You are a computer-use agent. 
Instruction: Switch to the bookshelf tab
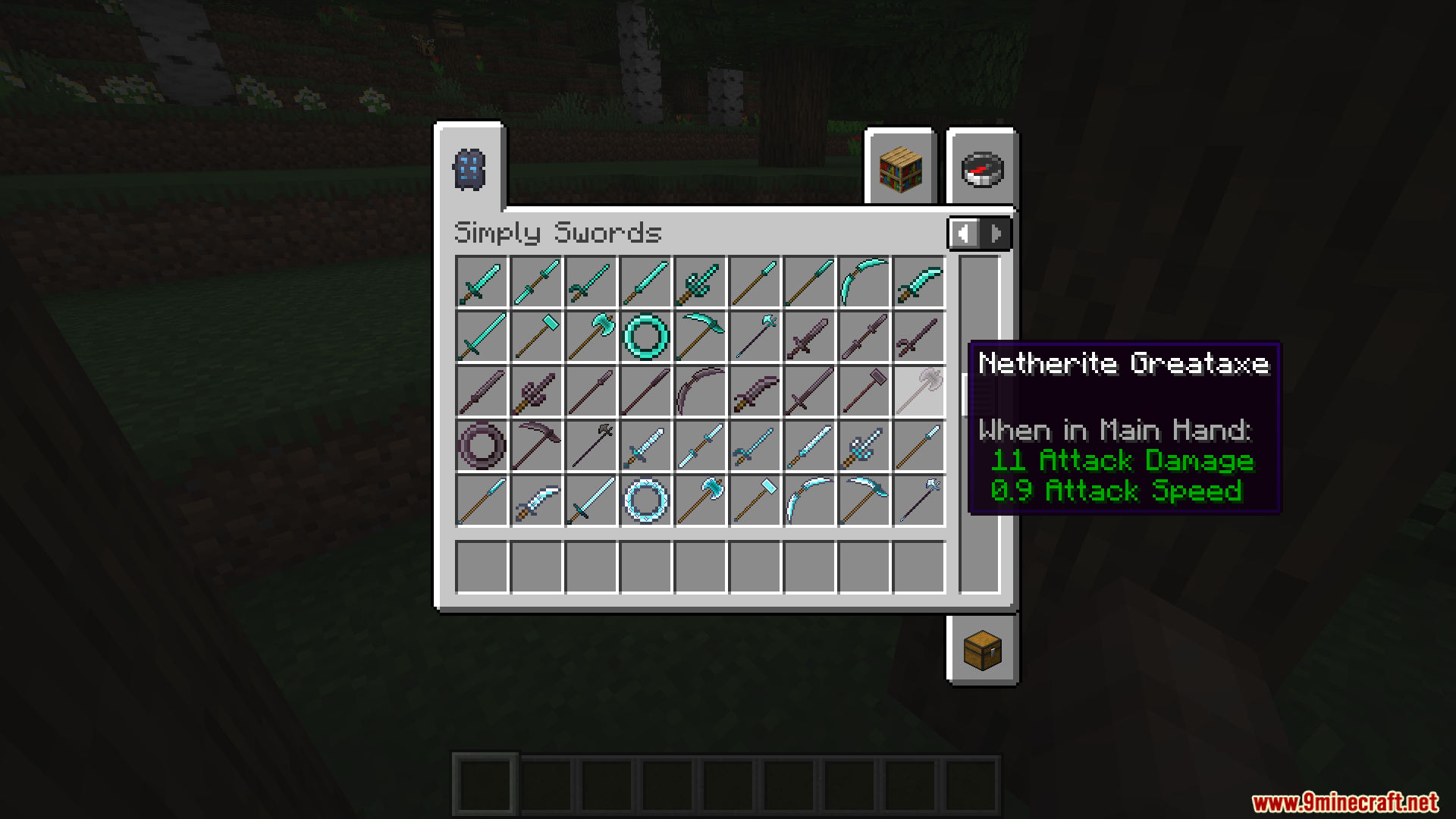899,168
